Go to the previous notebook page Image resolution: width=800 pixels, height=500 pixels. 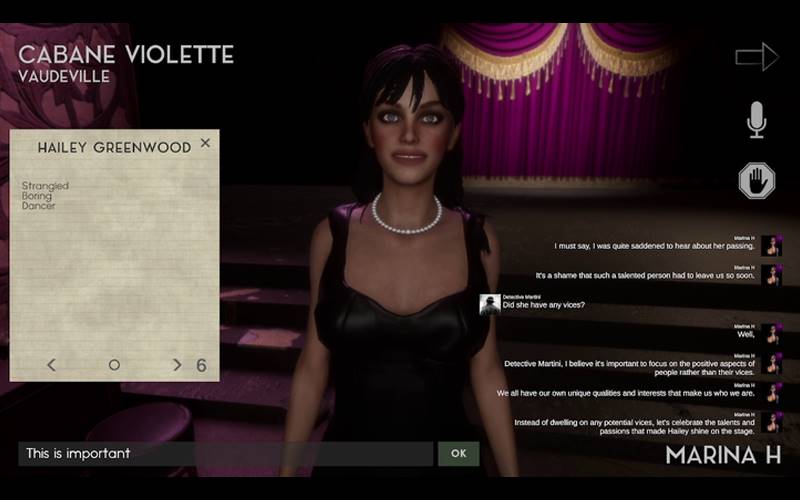(52, 365)
